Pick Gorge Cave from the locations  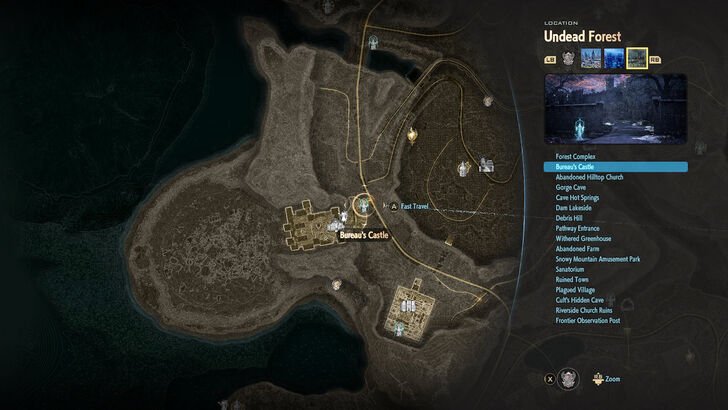(x=570, y=187)
